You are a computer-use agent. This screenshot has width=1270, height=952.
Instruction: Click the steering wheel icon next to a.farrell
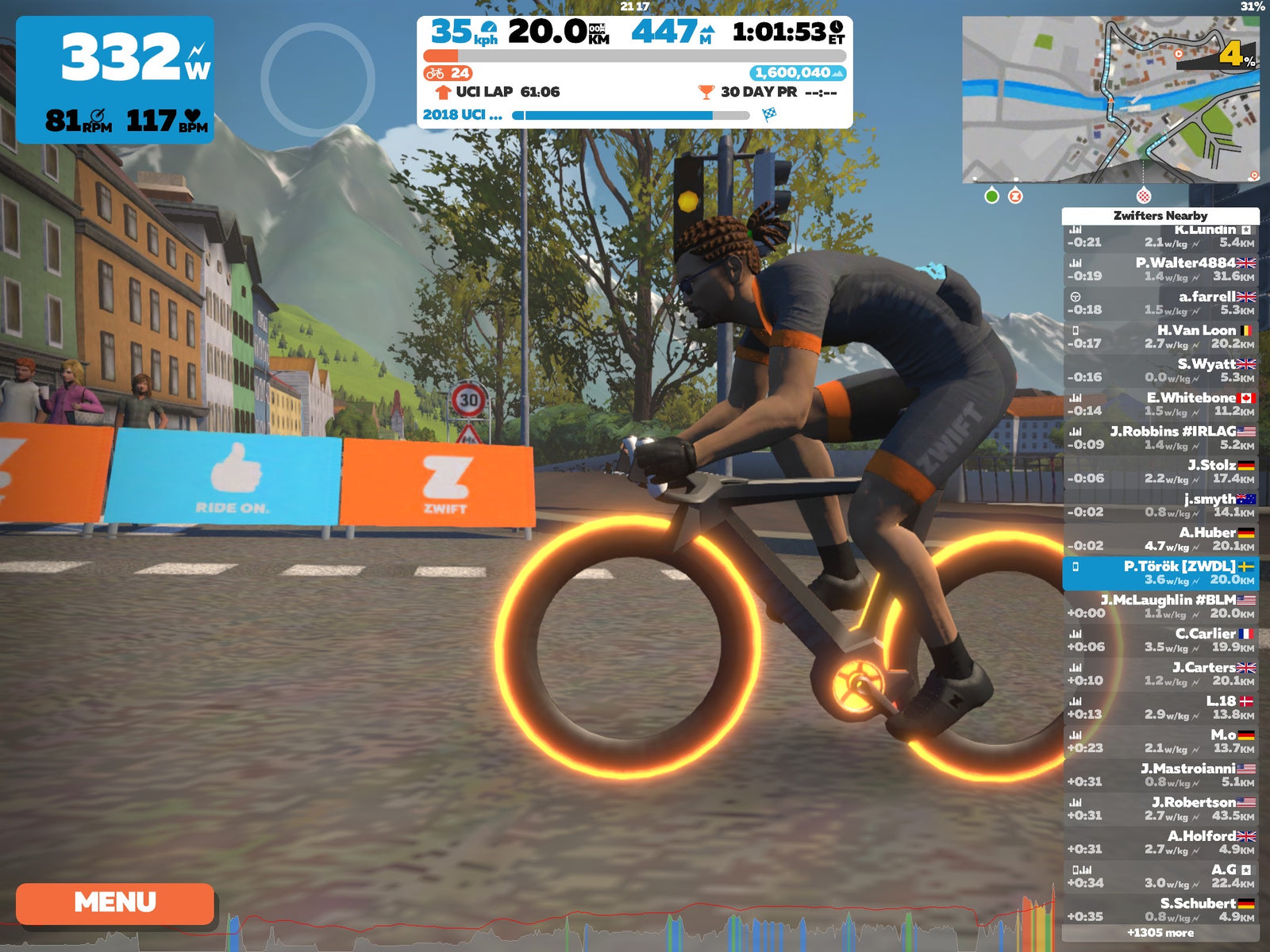click(1077, 297)
